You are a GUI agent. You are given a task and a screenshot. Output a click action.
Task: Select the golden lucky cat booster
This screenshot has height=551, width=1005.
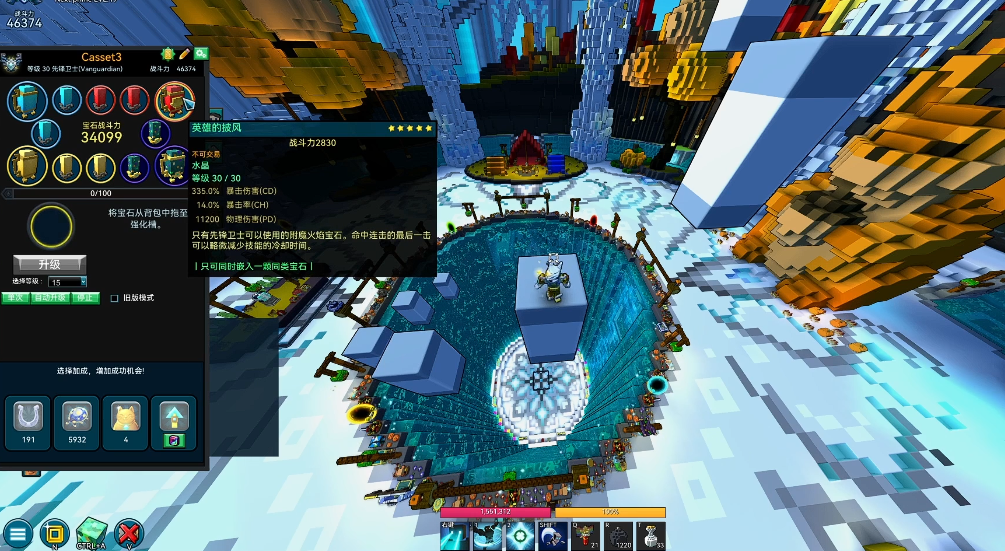(125, 417)
